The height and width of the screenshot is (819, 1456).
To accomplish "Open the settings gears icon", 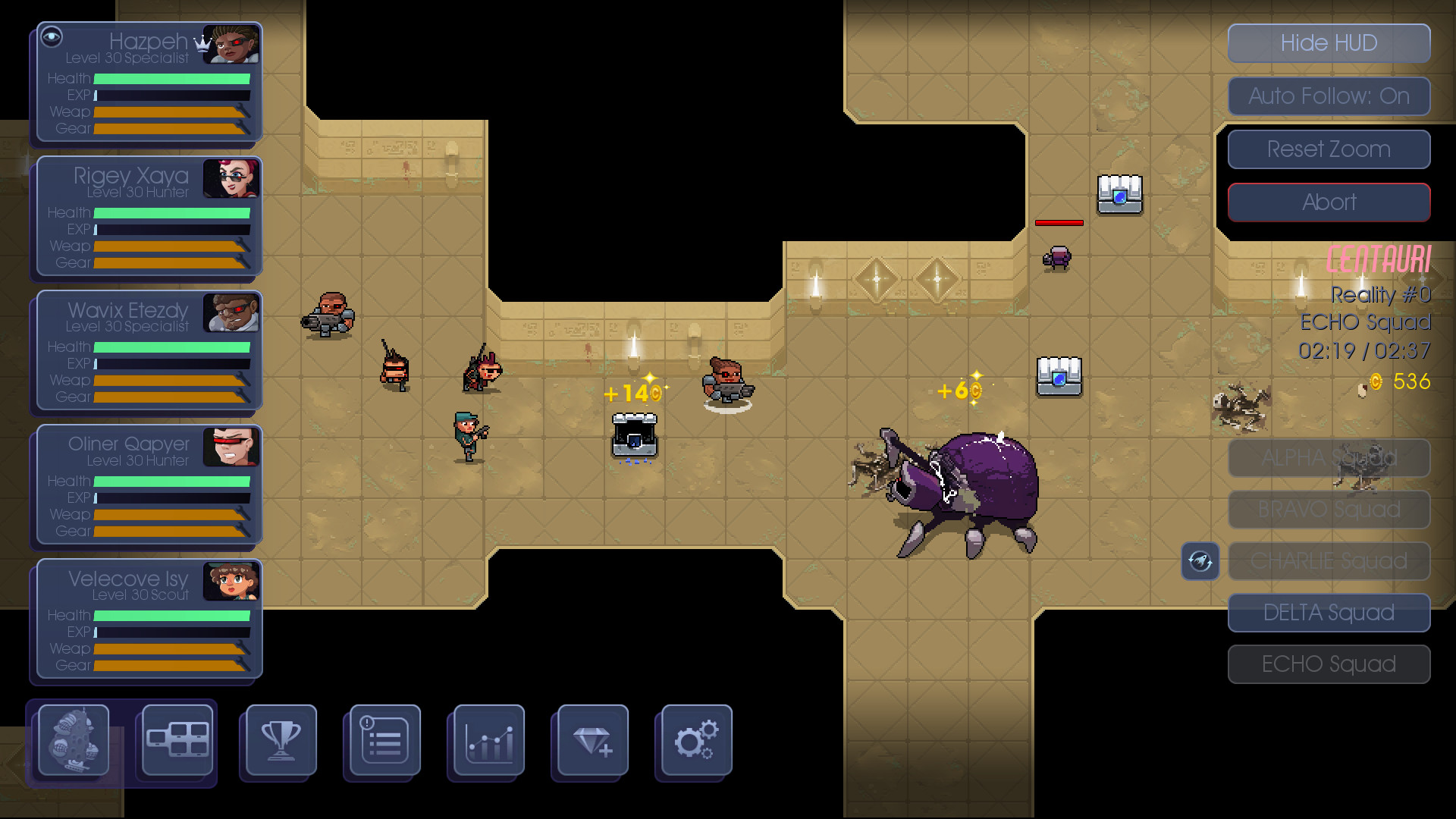I will [x=695, y=741].
